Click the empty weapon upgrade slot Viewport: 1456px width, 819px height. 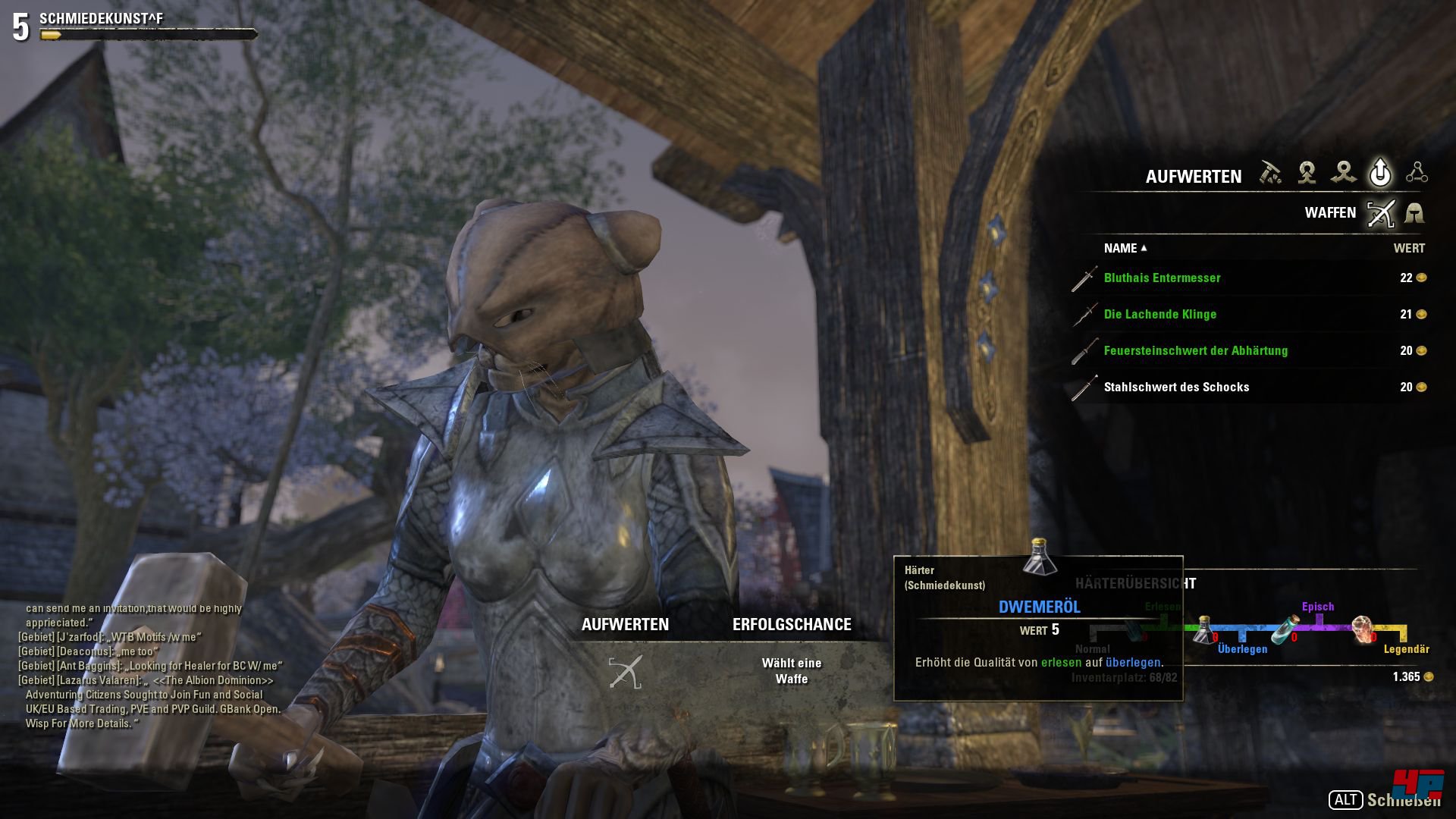point(626,672)
